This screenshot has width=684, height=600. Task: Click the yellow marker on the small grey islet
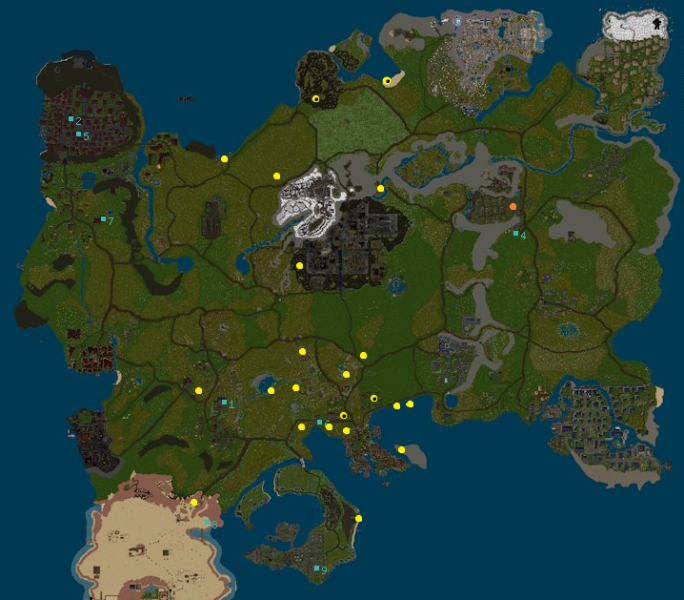pos(401,450)
